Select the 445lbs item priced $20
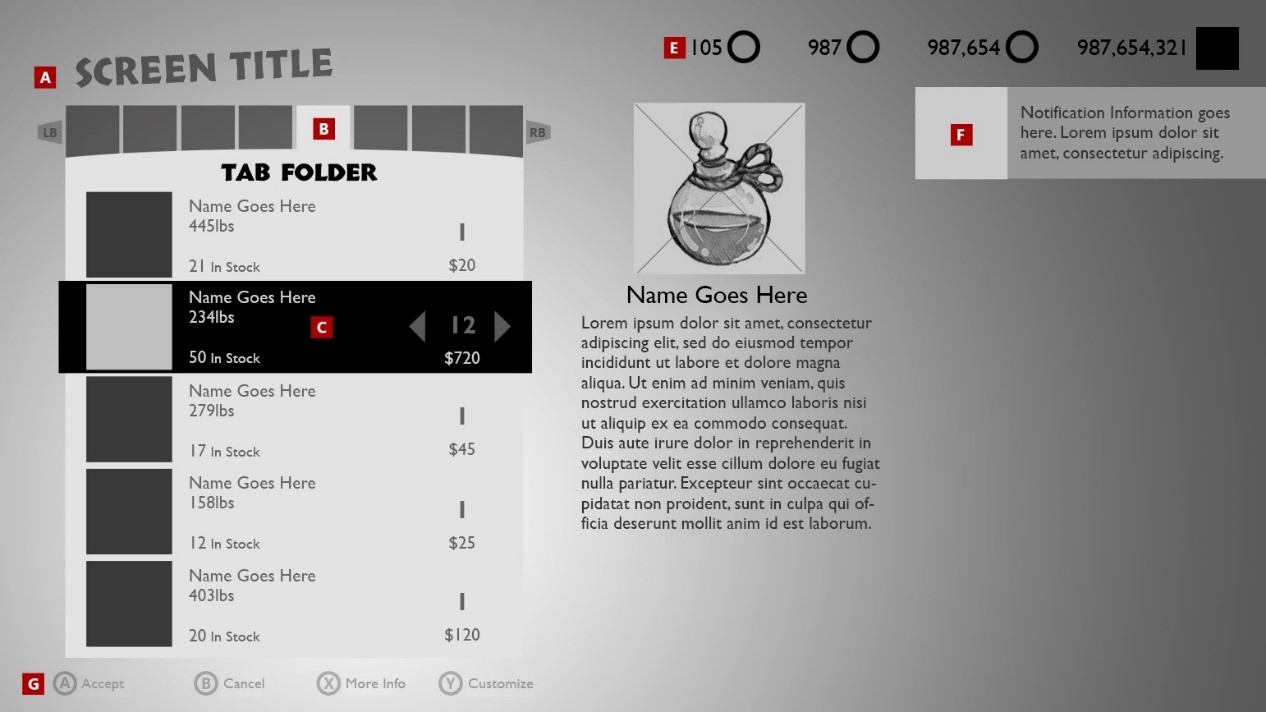The height and width of the screenshot is (712, 1266). (294, 235)
